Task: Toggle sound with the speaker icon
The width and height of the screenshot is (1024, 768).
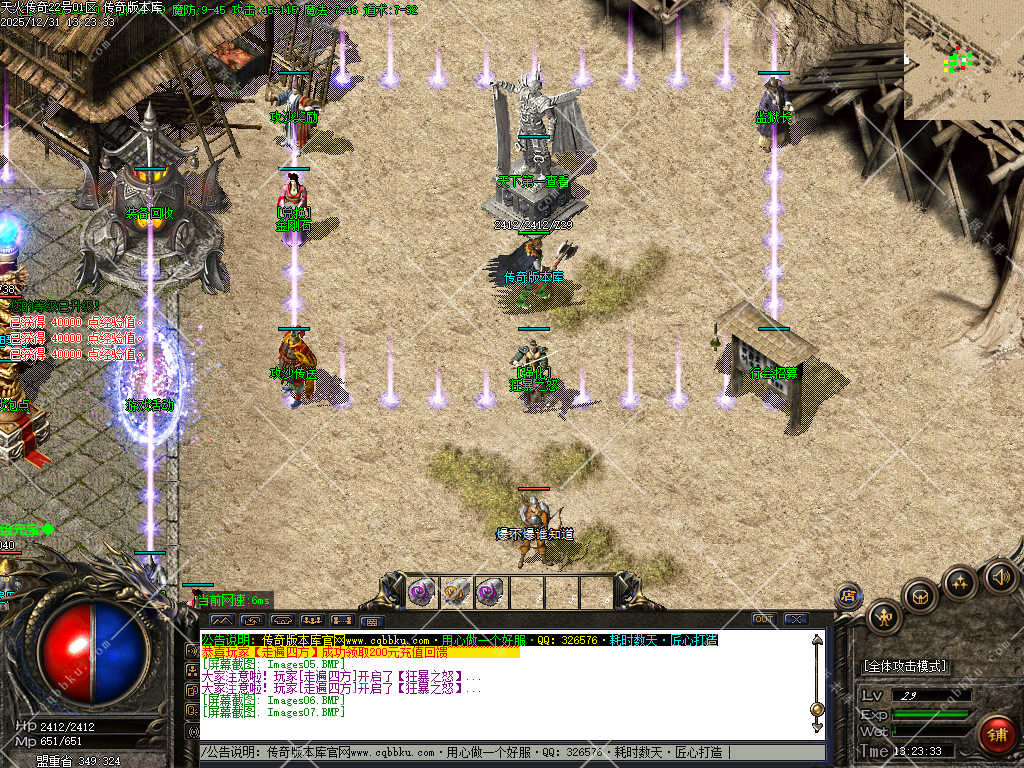Action: pyautogui.click(x=999, y=576)
